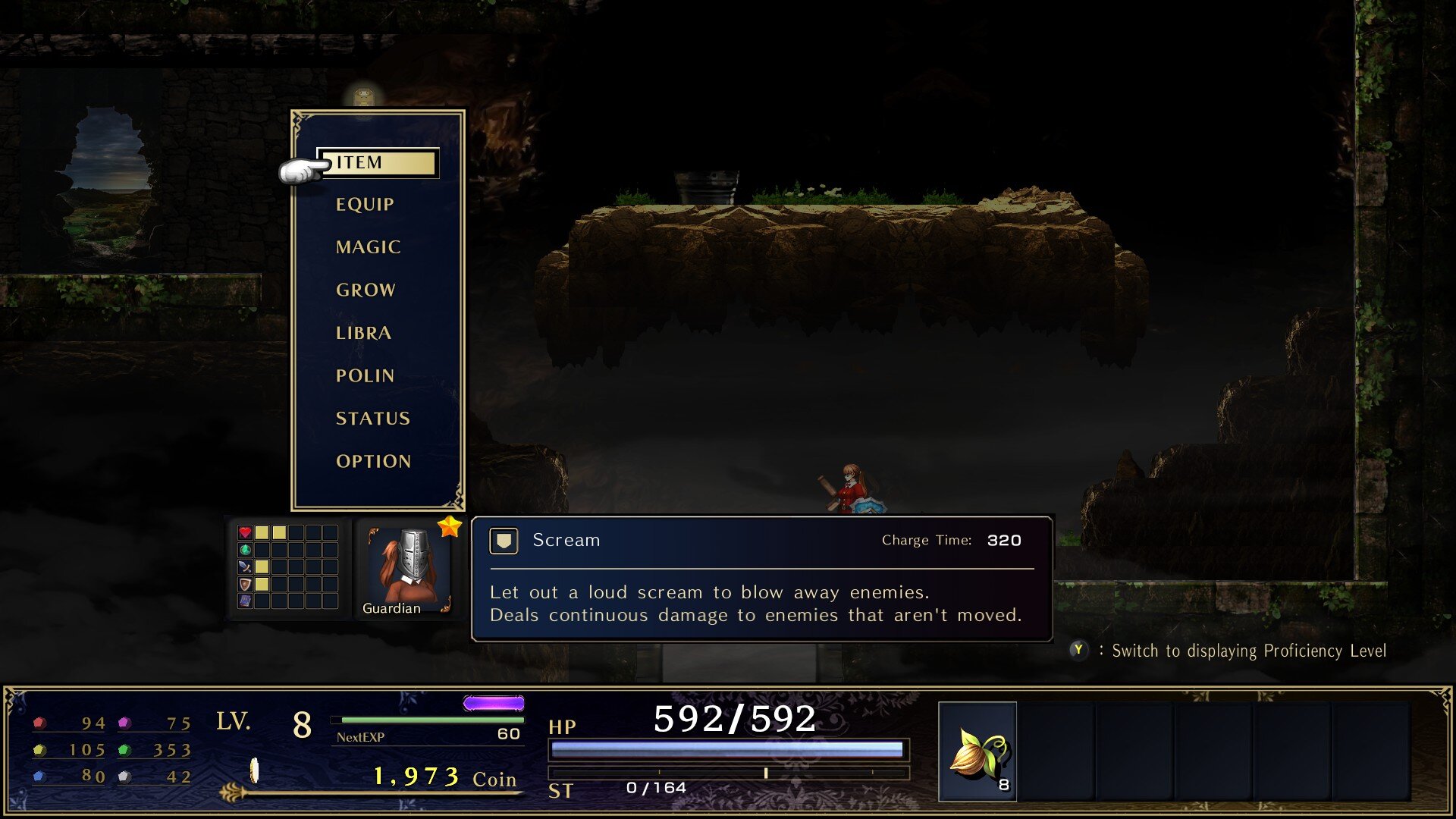Expand the MAGIC menu option
1456x819 pixels.
click(369, 246)
